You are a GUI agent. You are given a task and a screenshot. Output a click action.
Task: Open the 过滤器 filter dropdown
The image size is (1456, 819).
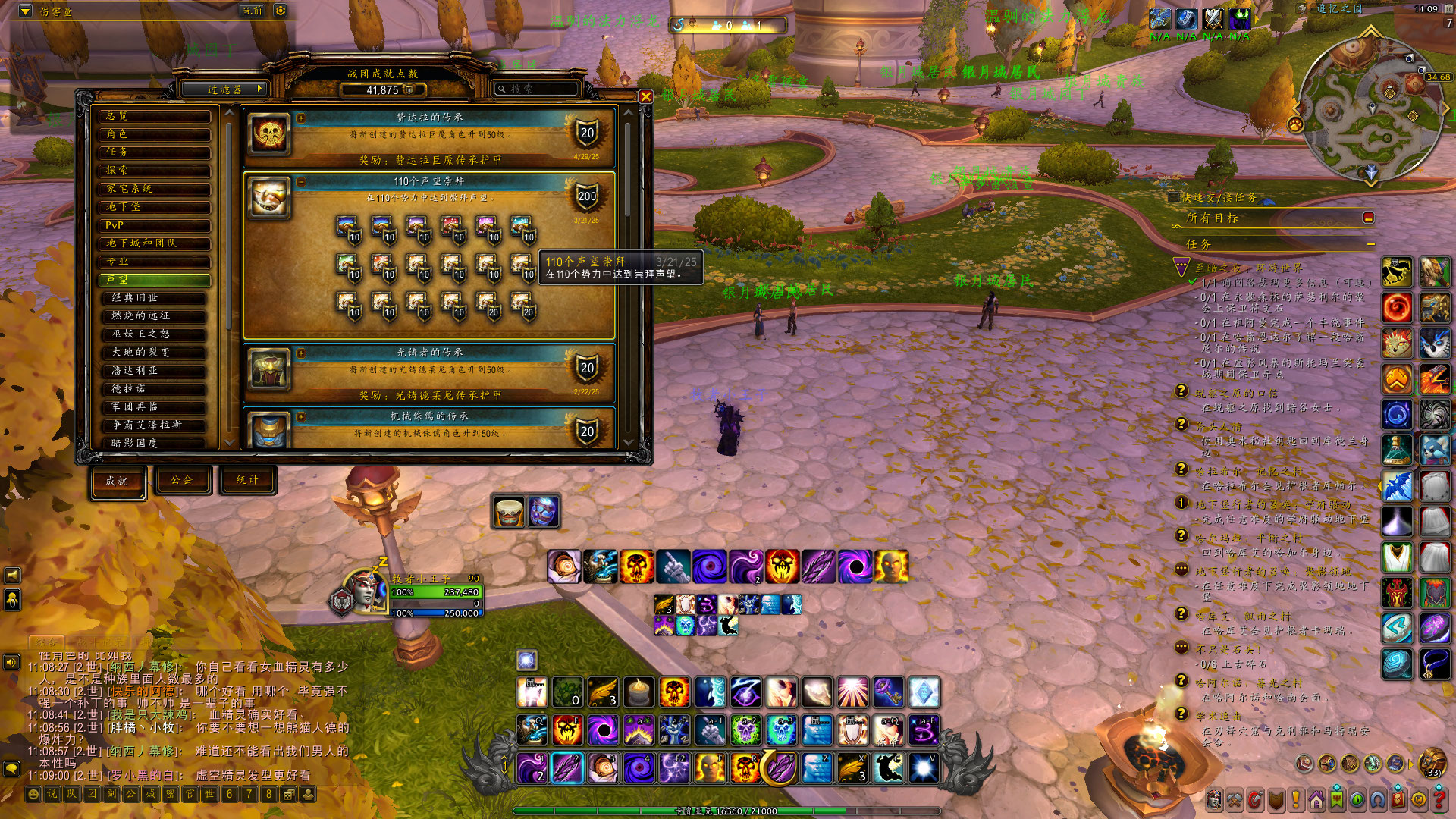(225, 89)
